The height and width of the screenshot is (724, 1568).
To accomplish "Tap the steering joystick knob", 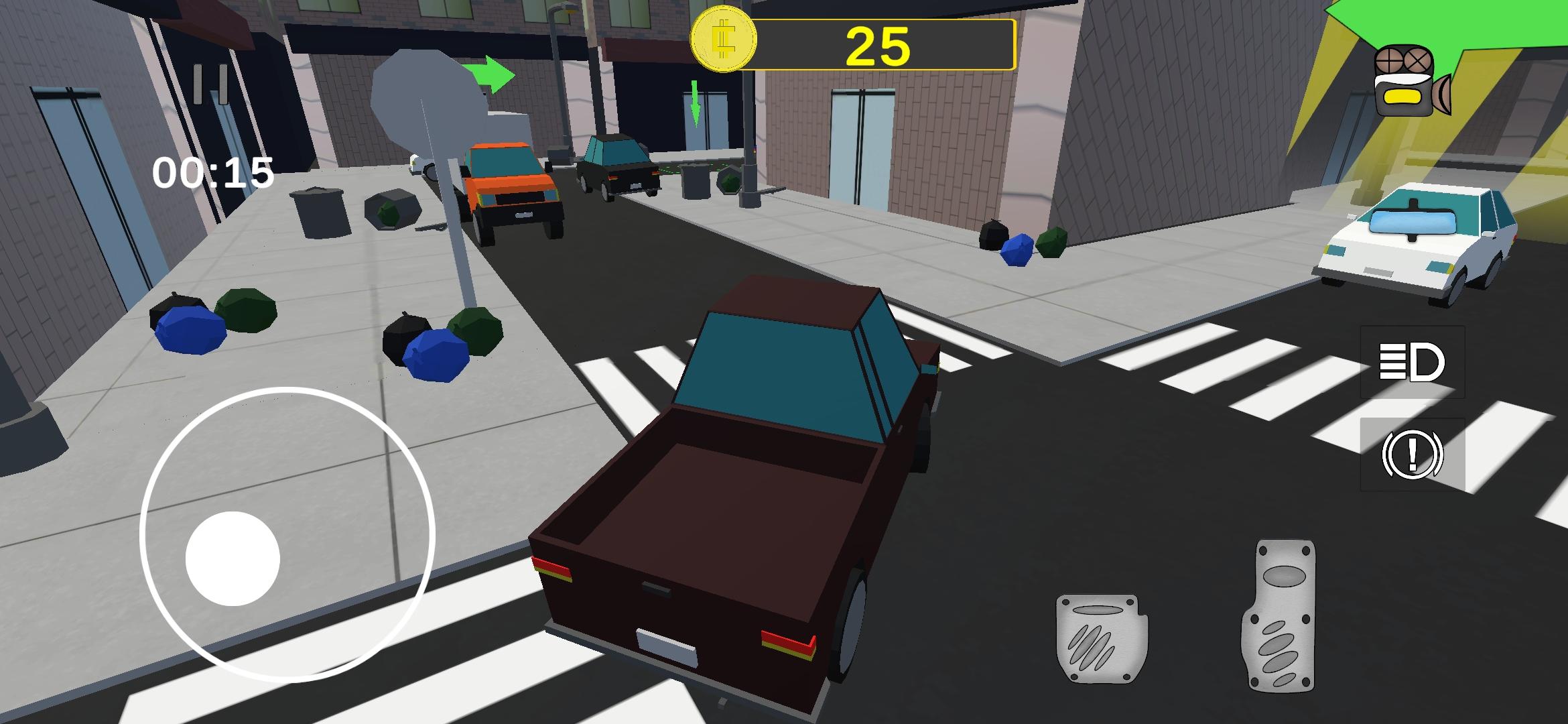I will [x=233, y=556].
